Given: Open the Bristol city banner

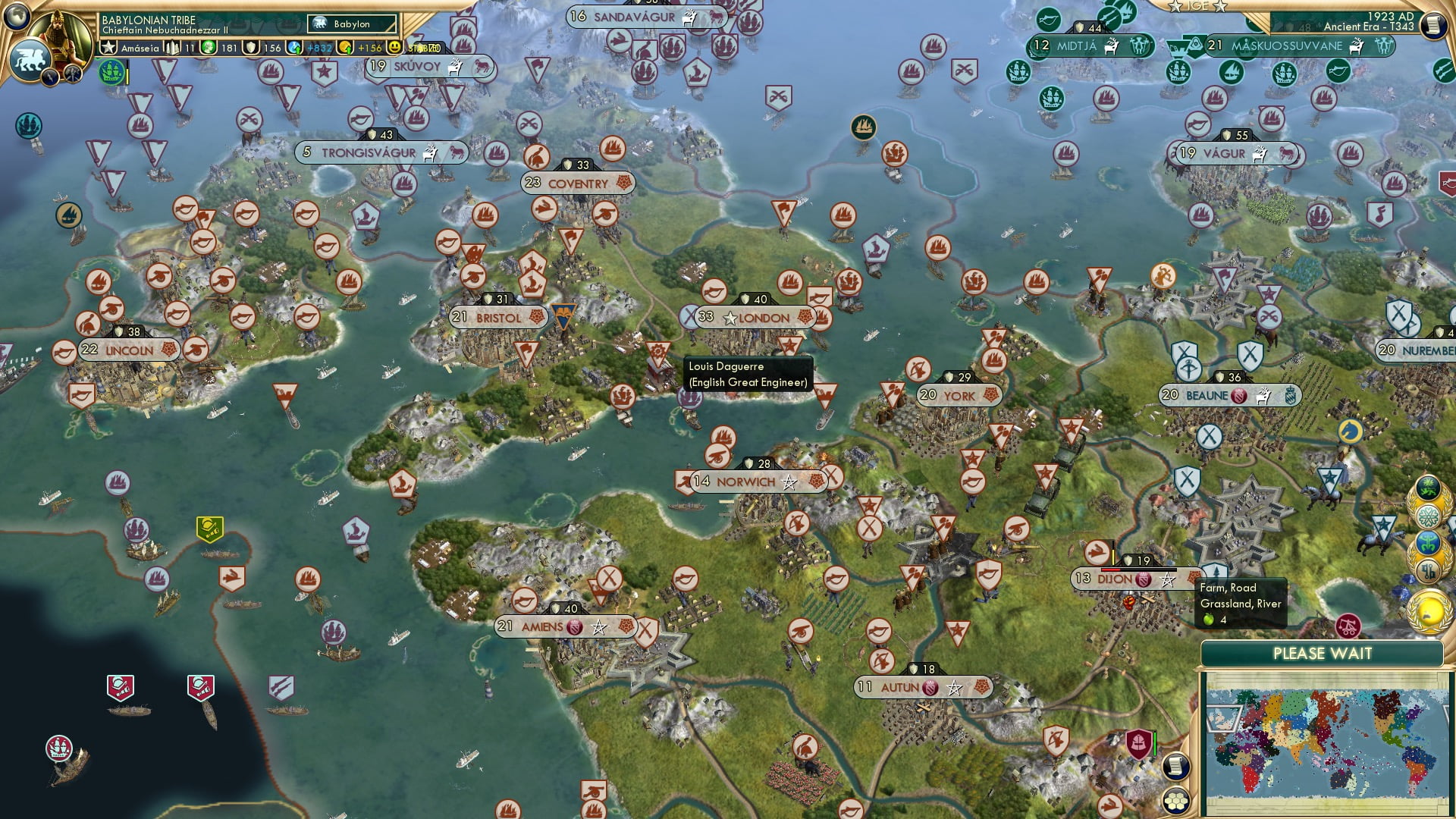Looking at the screenshot, I should [497, 318].
